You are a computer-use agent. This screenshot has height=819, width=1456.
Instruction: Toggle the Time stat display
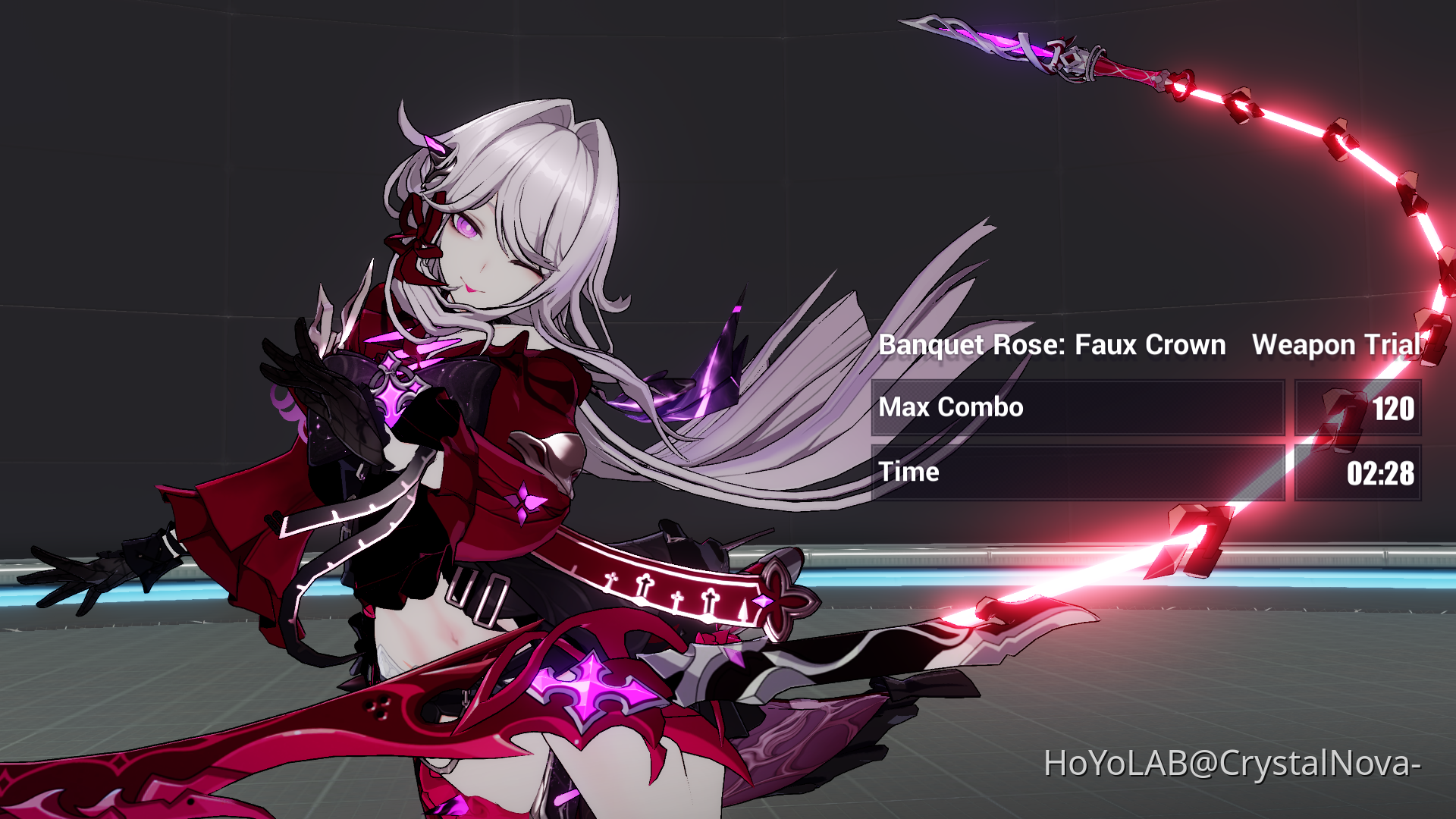[910, 472]
